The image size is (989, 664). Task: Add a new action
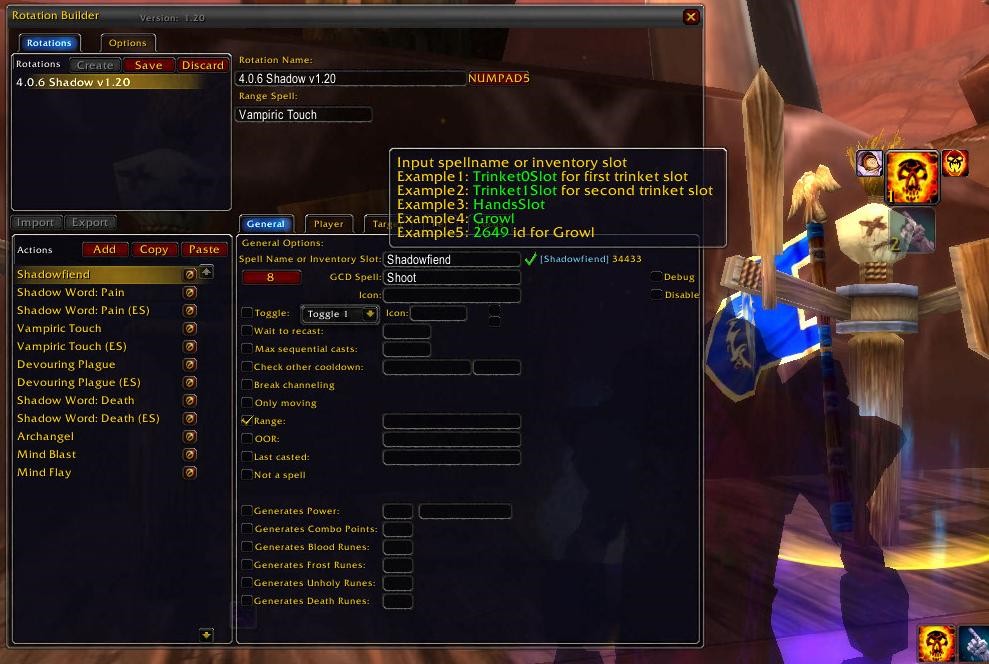click(104, 249)
